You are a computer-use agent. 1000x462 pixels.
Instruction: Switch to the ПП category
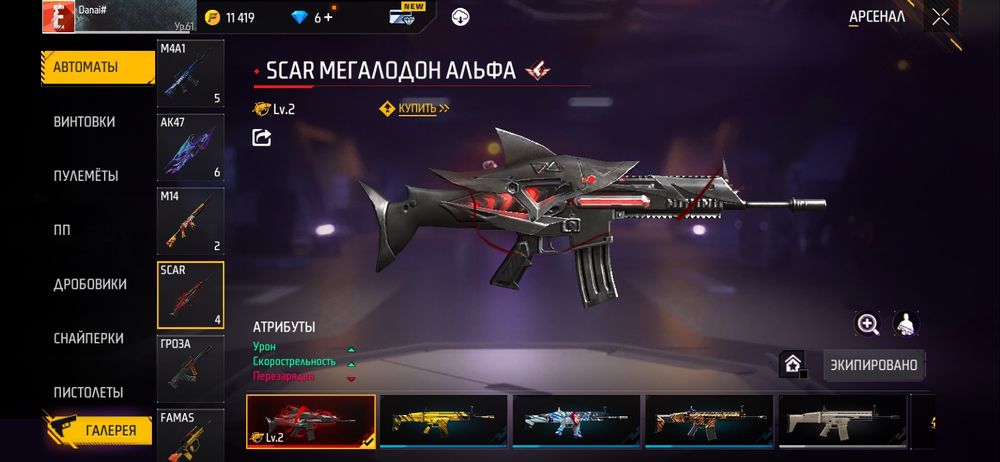click(x=62, y=230)
